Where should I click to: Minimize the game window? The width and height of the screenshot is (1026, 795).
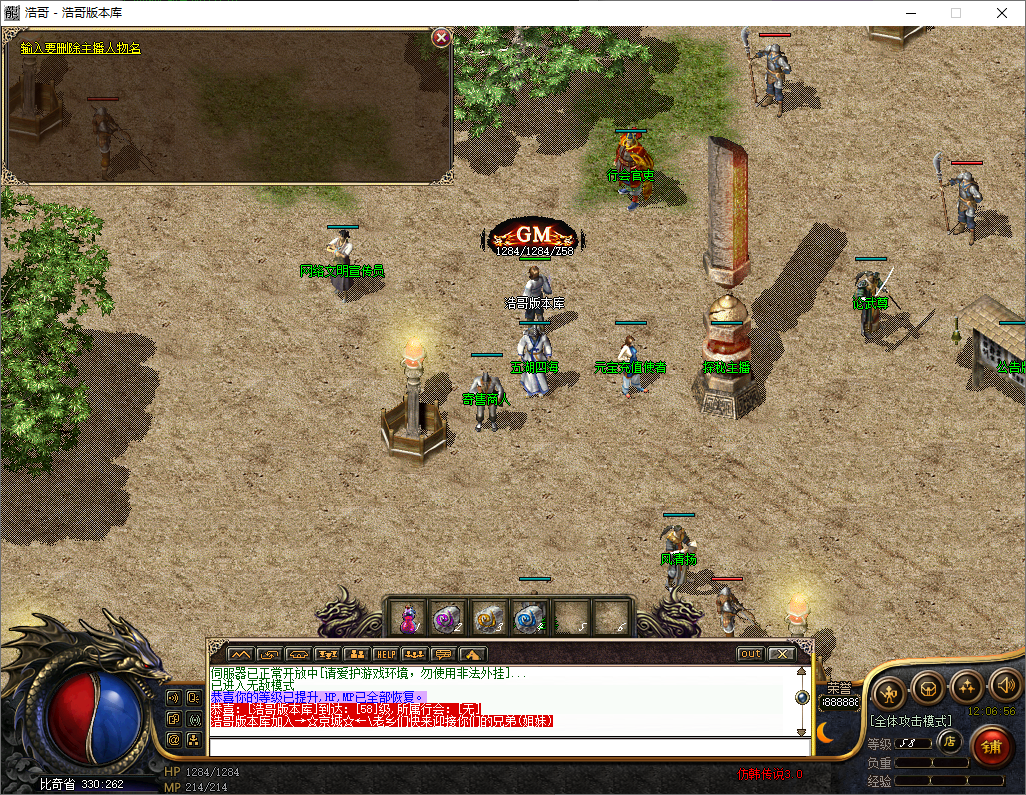click(910, 13)
